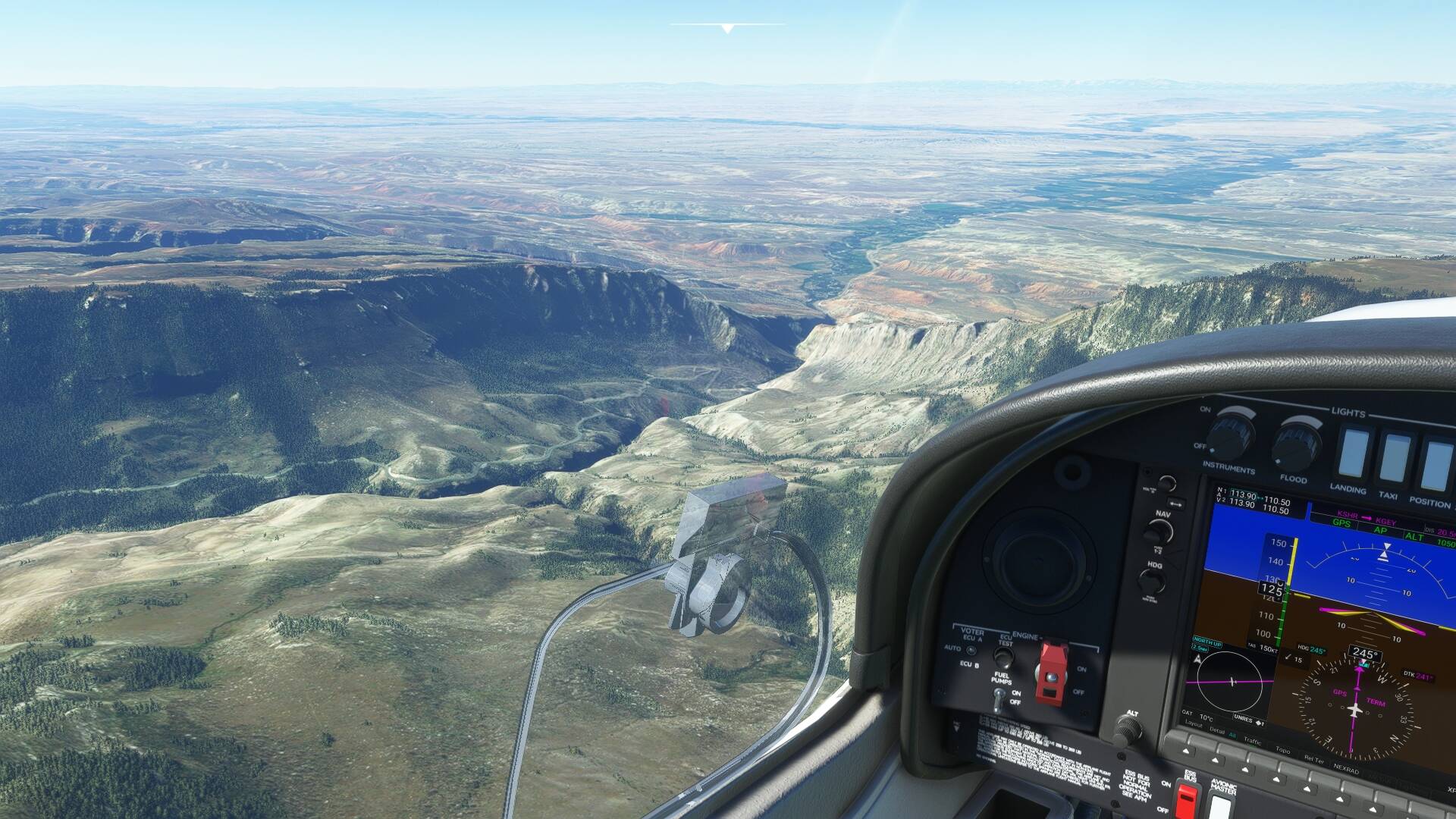1456x819 pixels.
Task: Toggle the Voter ECU A/B switch
Action: click(971, 651)
